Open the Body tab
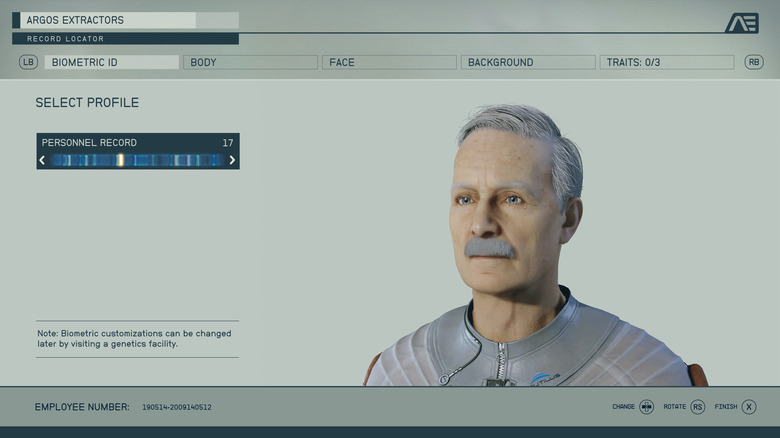This screenshot has height=438, width=780. tap(250, 62)
